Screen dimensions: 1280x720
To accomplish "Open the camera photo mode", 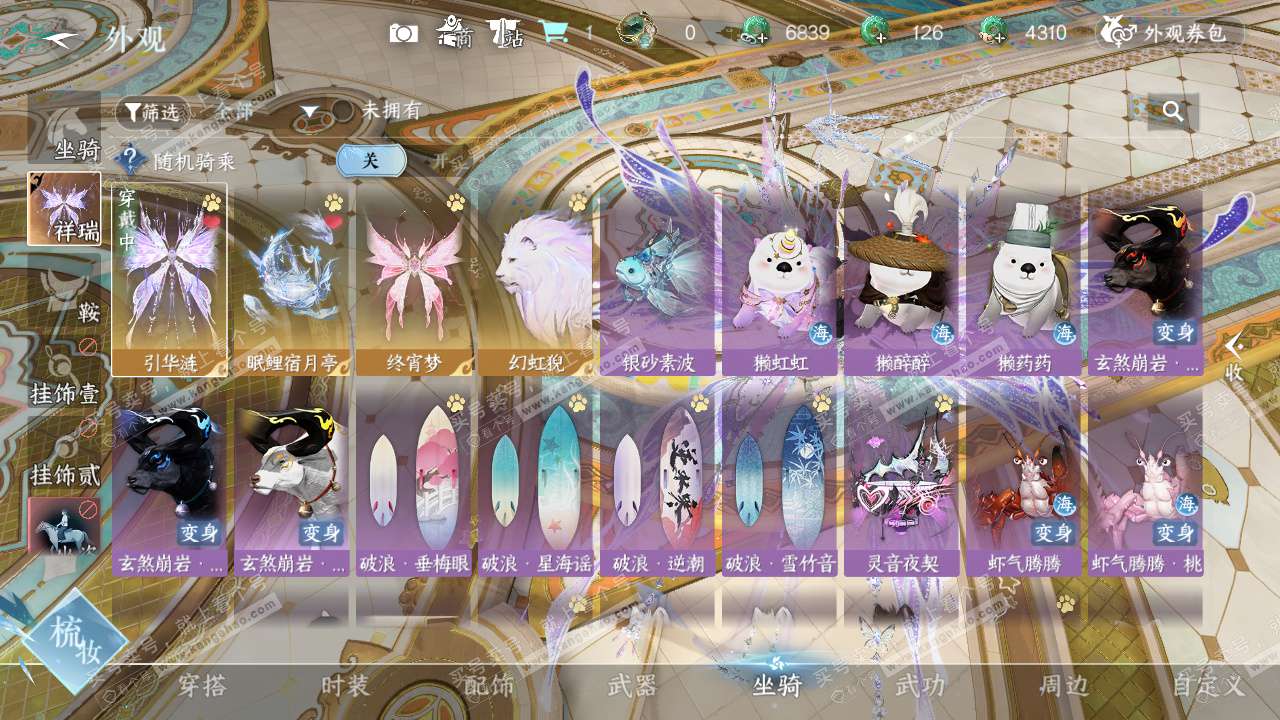I will [x=404, y=33].
